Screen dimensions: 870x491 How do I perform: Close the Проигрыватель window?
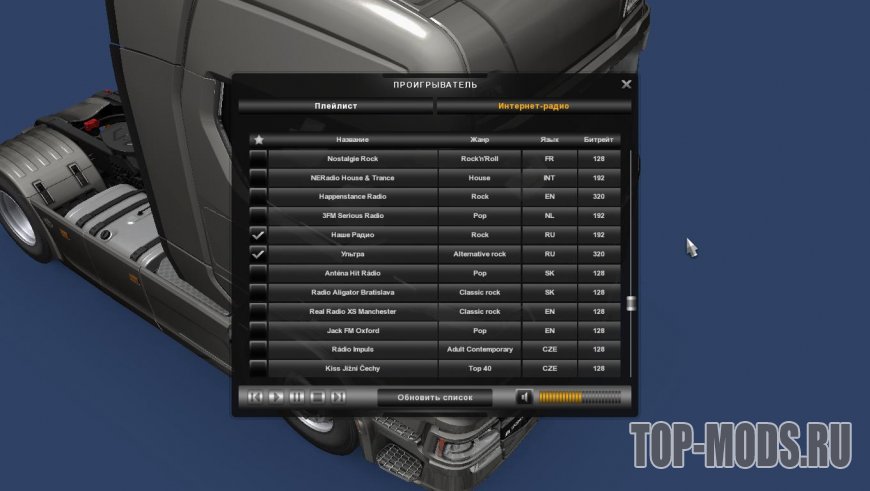point(626,85)
